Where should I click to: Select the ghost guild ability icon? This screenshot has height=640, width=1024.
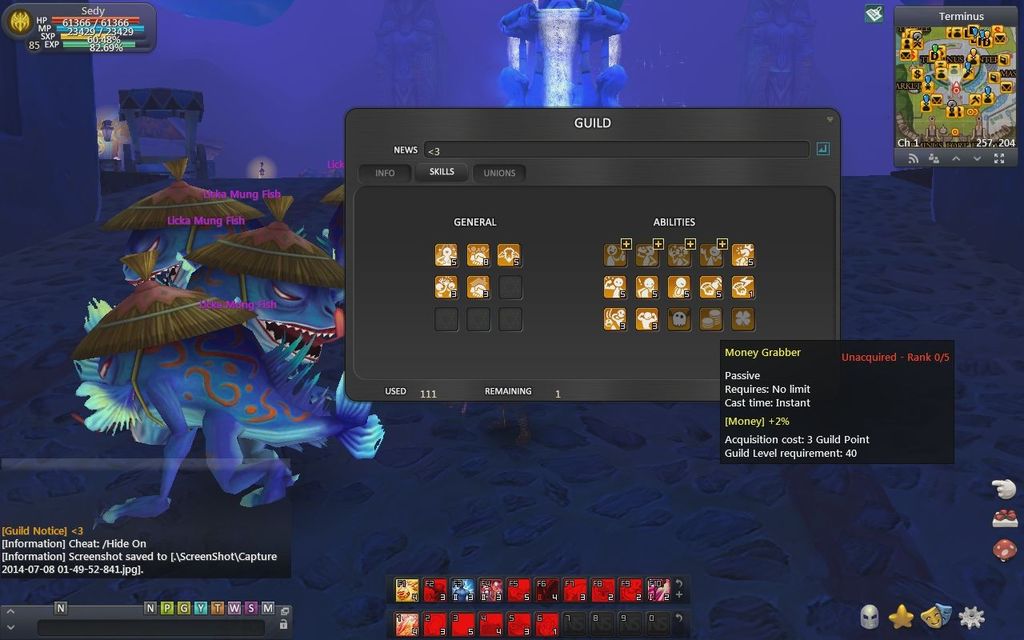point(678,319)
